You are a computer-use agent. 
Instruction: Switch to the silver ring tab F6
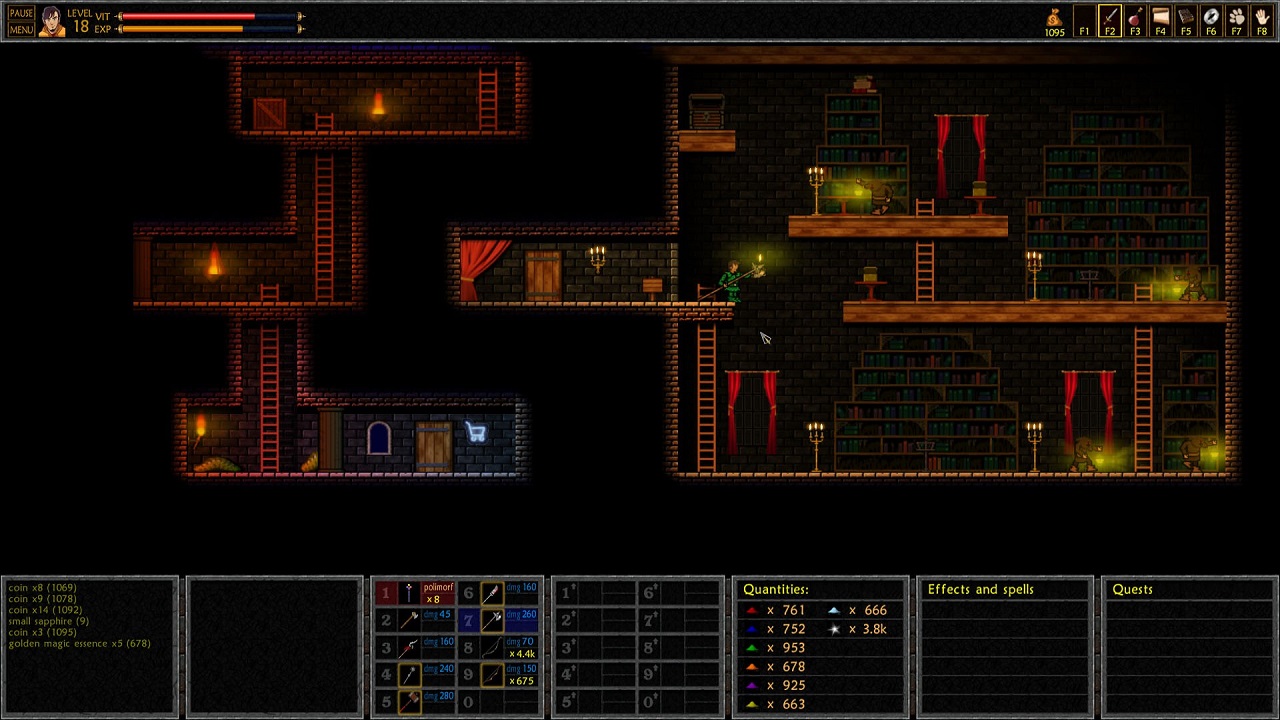(1211, 21)
